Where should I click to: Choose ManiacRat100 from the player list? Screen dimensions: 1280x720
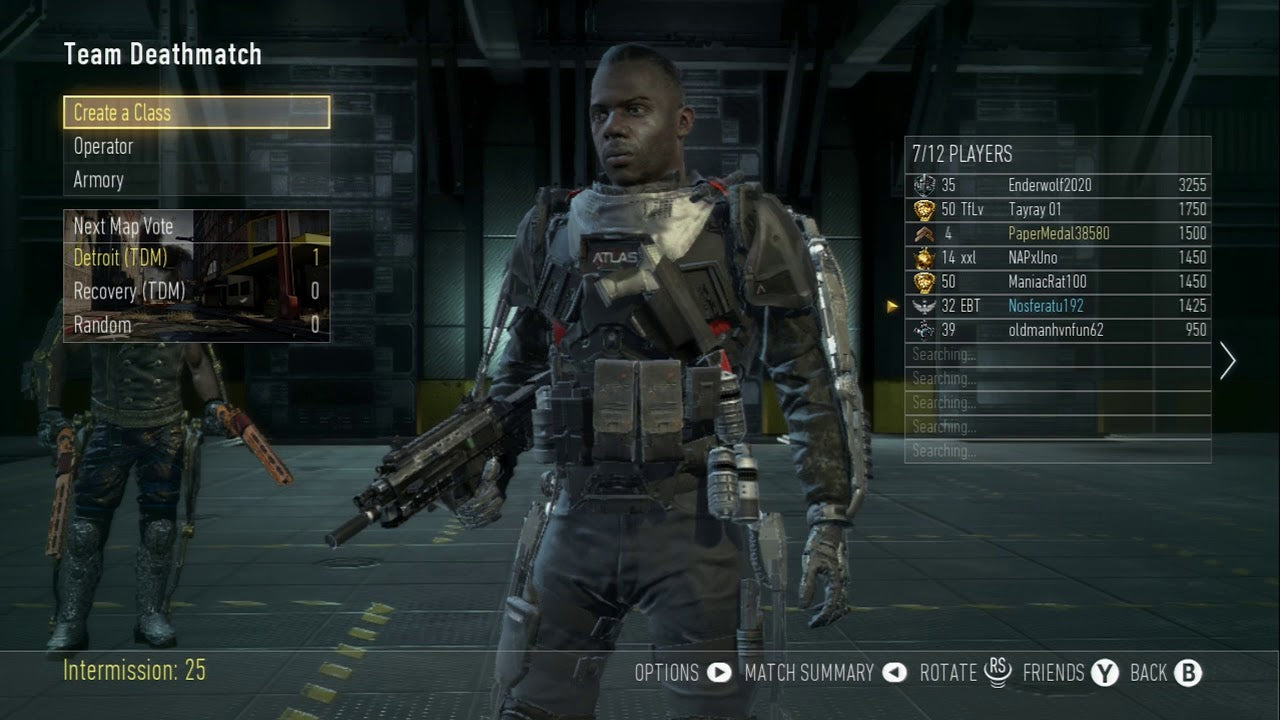pyautogui.click(x=1057, y=282)
